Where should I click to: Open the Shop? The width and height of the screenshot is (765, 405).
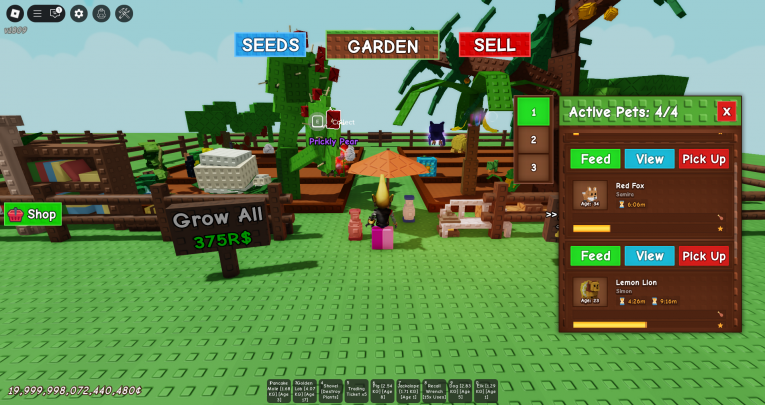point(33,214)
